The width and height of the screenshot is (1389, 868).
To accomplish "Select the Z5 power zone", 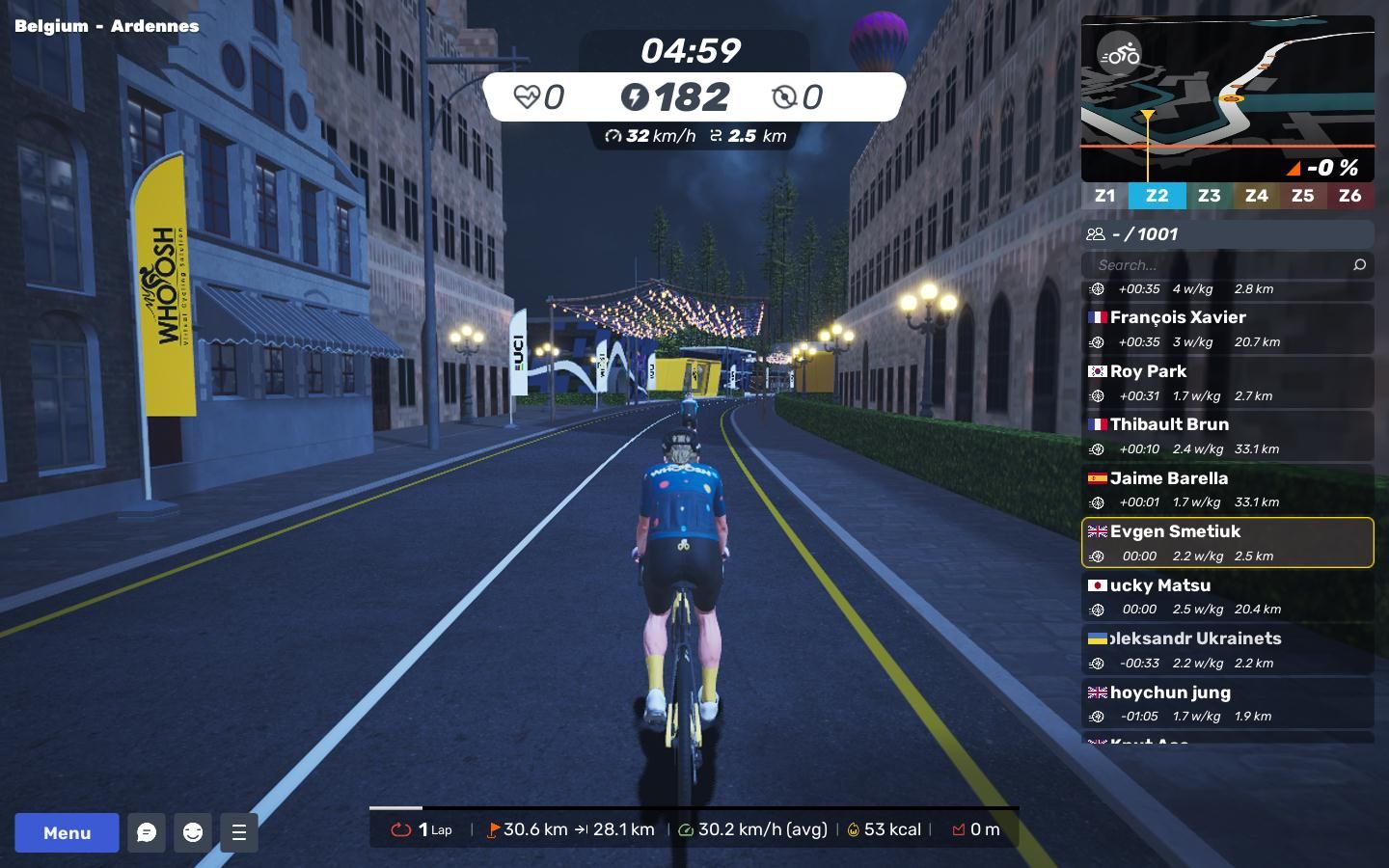I will (x=1302, y=196).
